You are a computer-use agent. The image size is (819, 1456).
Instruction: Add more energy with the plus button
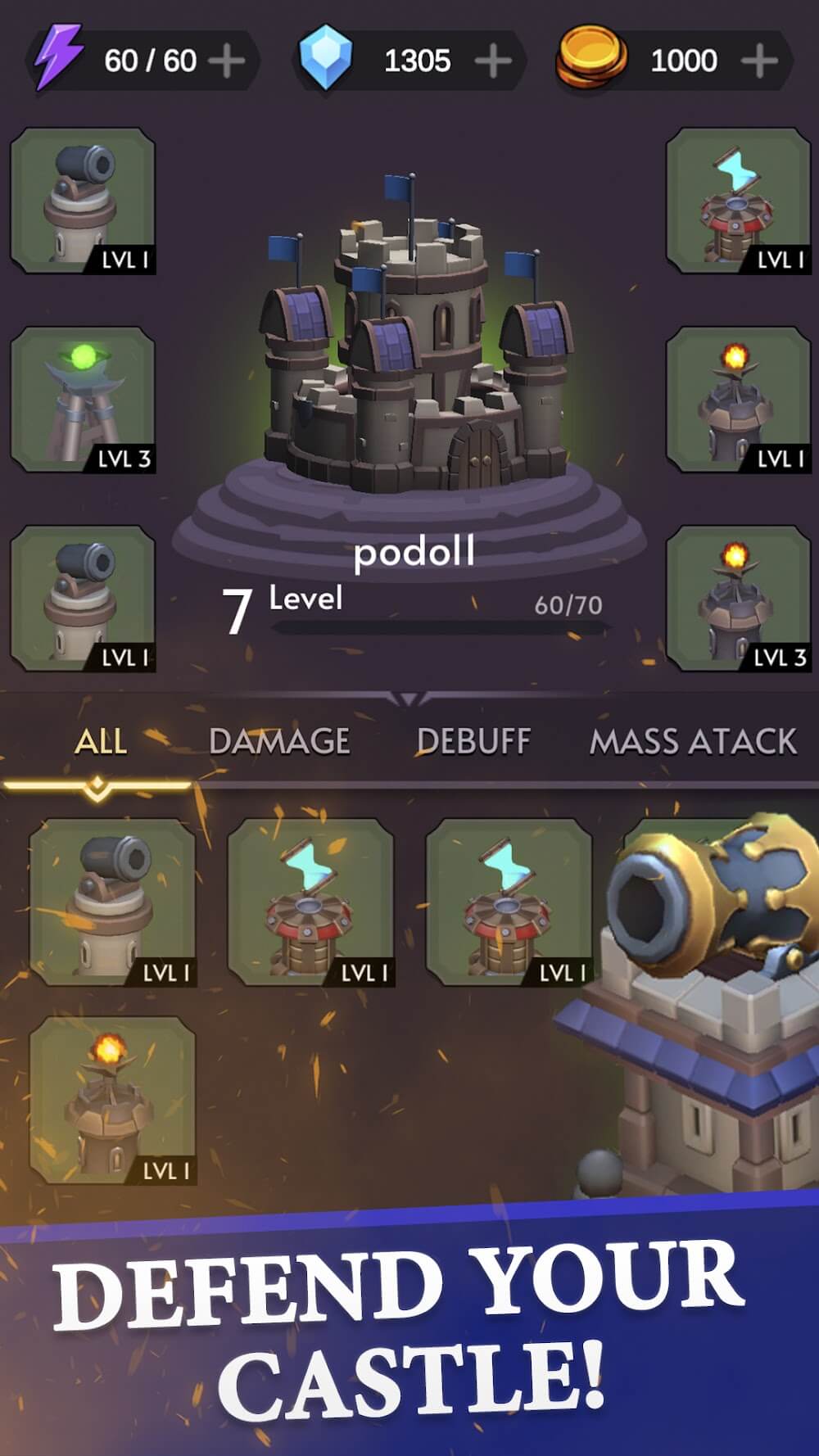[227, 61]
